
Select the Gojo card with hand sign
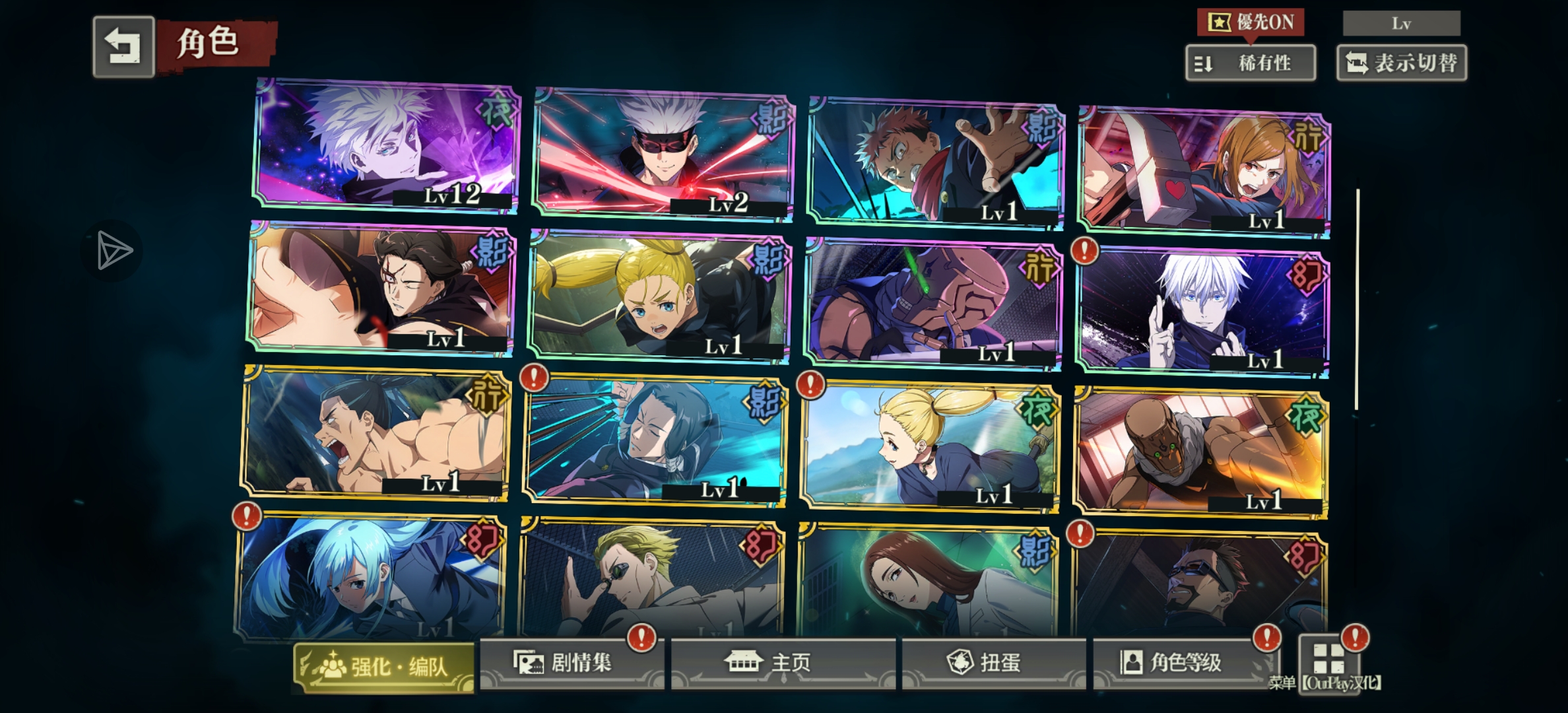tap(1202, 312)
